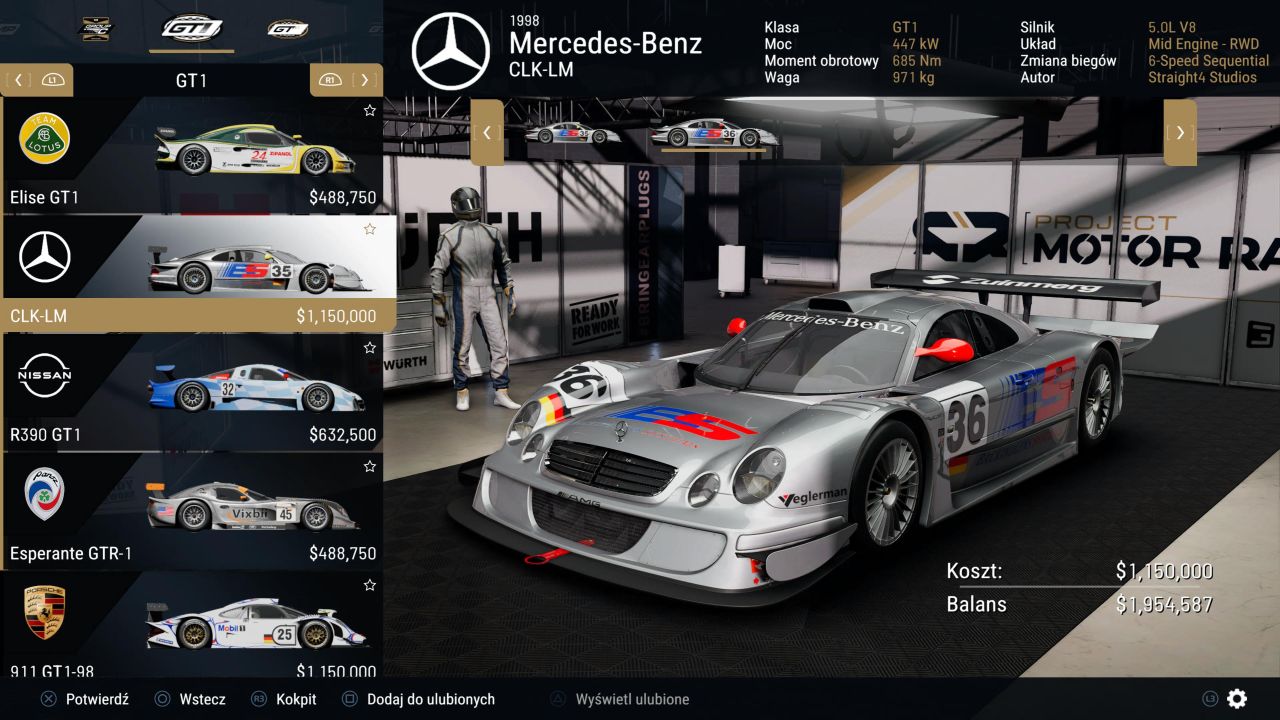Switch to the Group C class tab
The width and height of the screenshot is (1280, 720).
[x=97, y=28]
